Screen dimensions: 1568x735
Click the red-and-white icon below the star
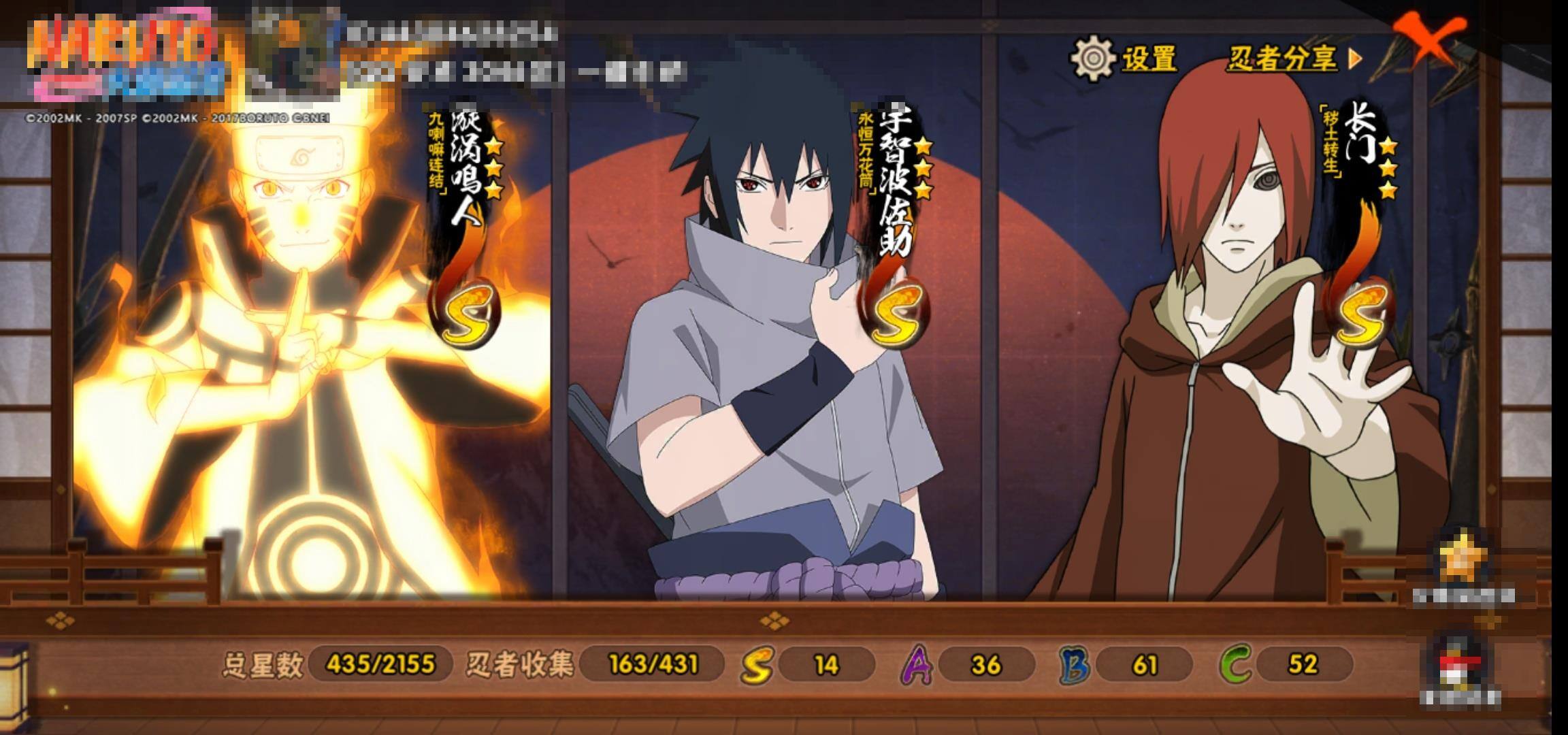[x=1459, y=664]
